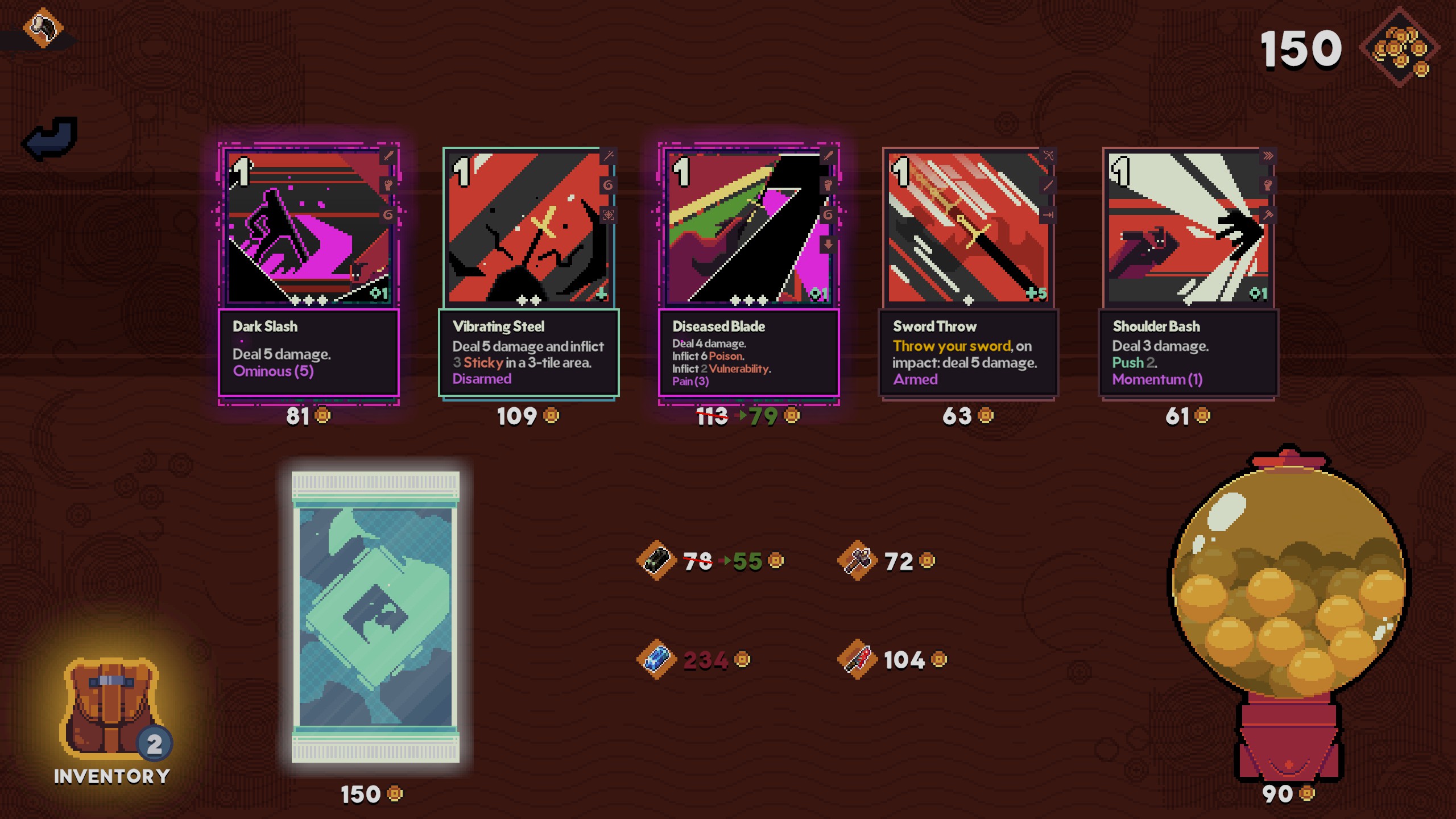This screenshot has width=1456, height=819.
Task: Buy the red blade item for 104
Action: click(x=858, y=660)
